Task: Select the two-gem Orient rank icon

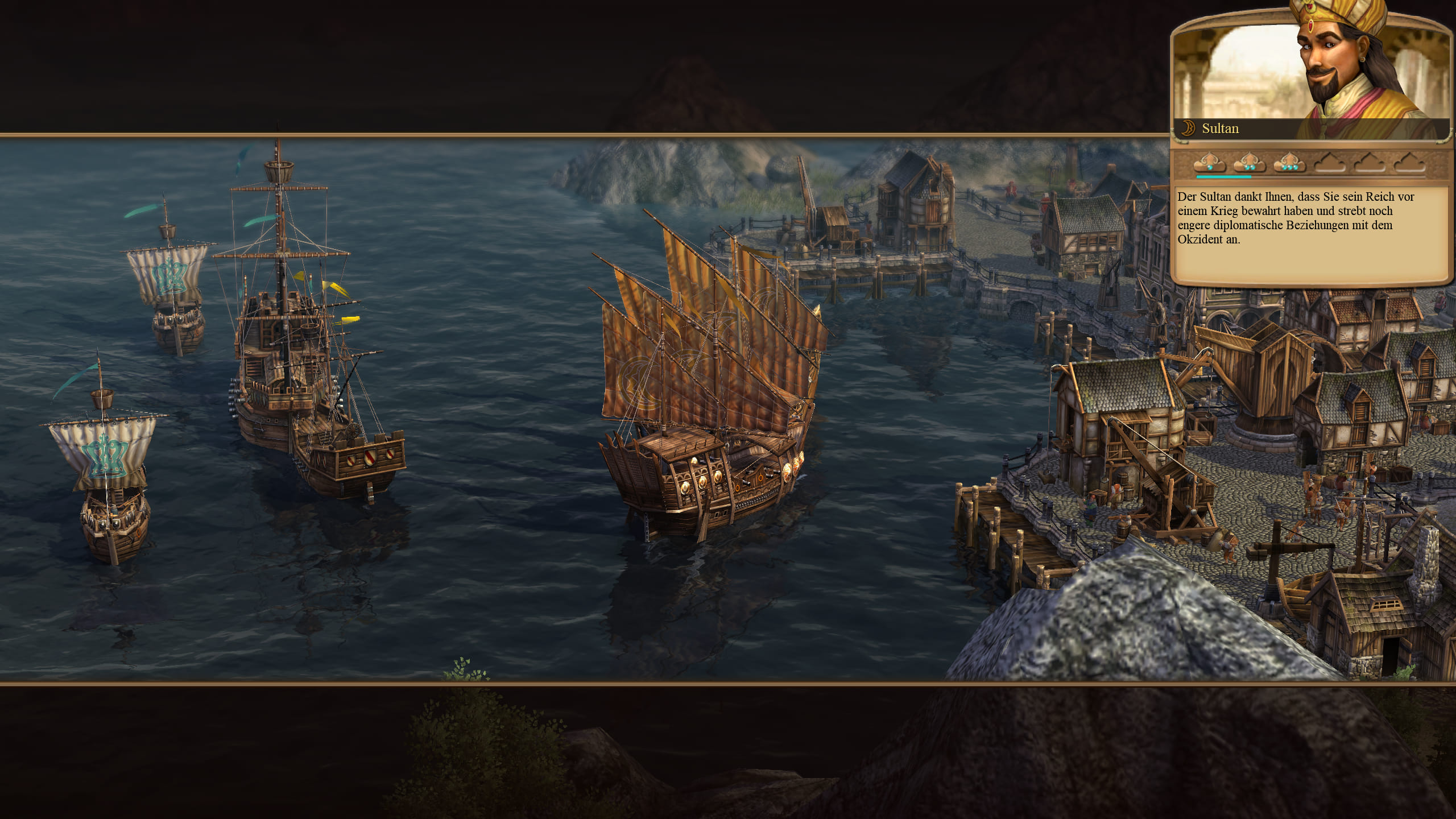Action: pyautogui.click(x=1250, y=163)
